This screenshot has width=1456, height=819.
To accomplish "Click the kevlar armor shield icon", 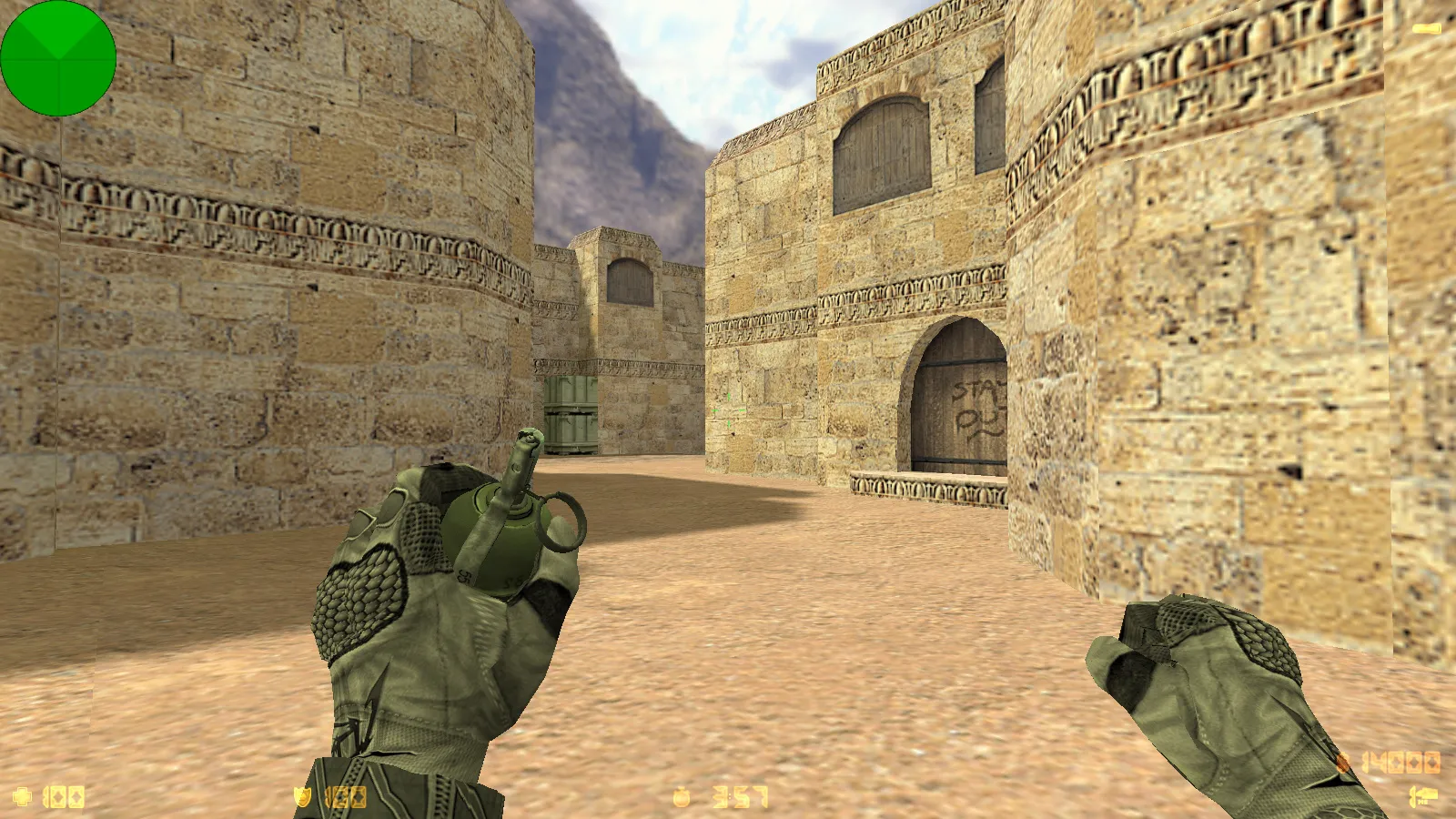I will tap(302, 797).
